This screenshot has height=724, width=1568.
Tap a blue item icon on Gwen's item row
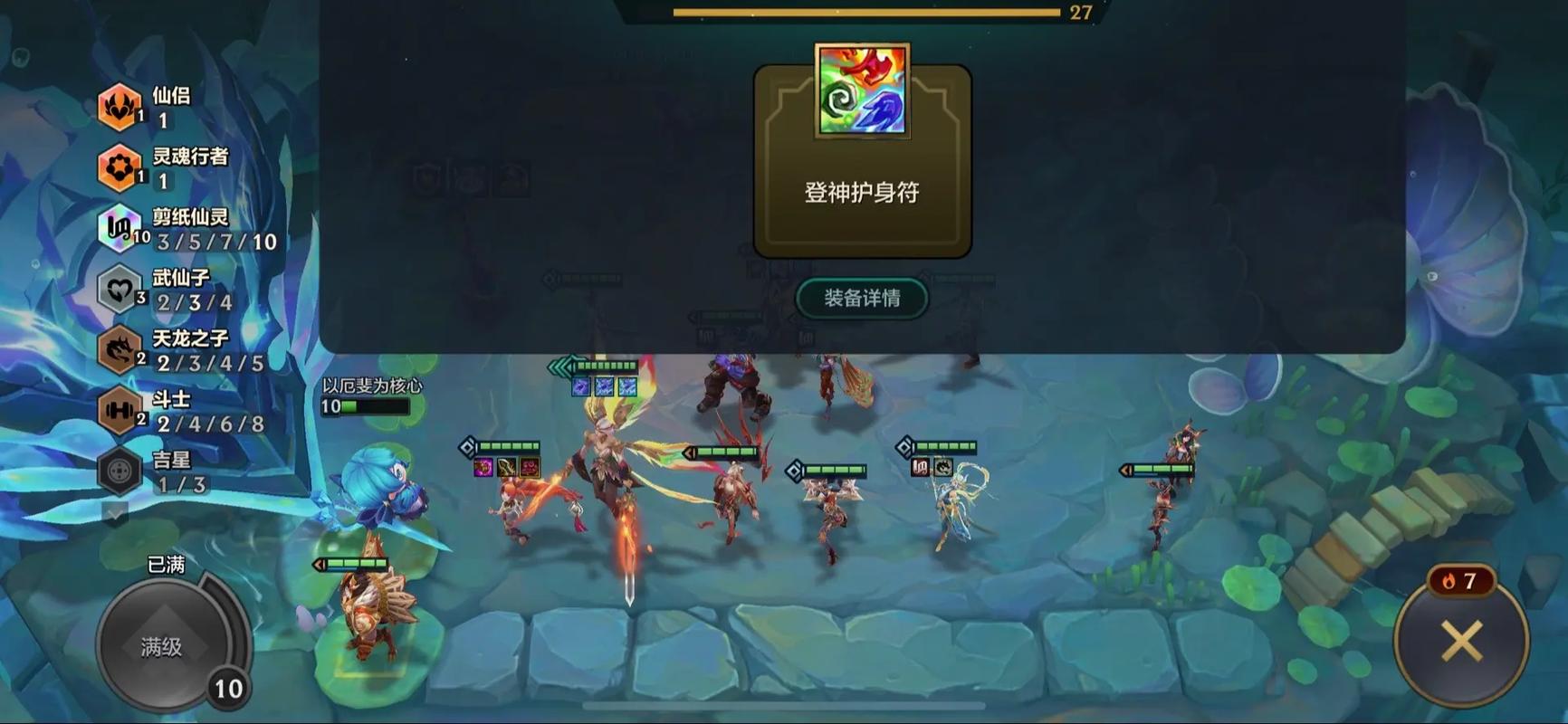pyautogui.click(x=603, y=386)
